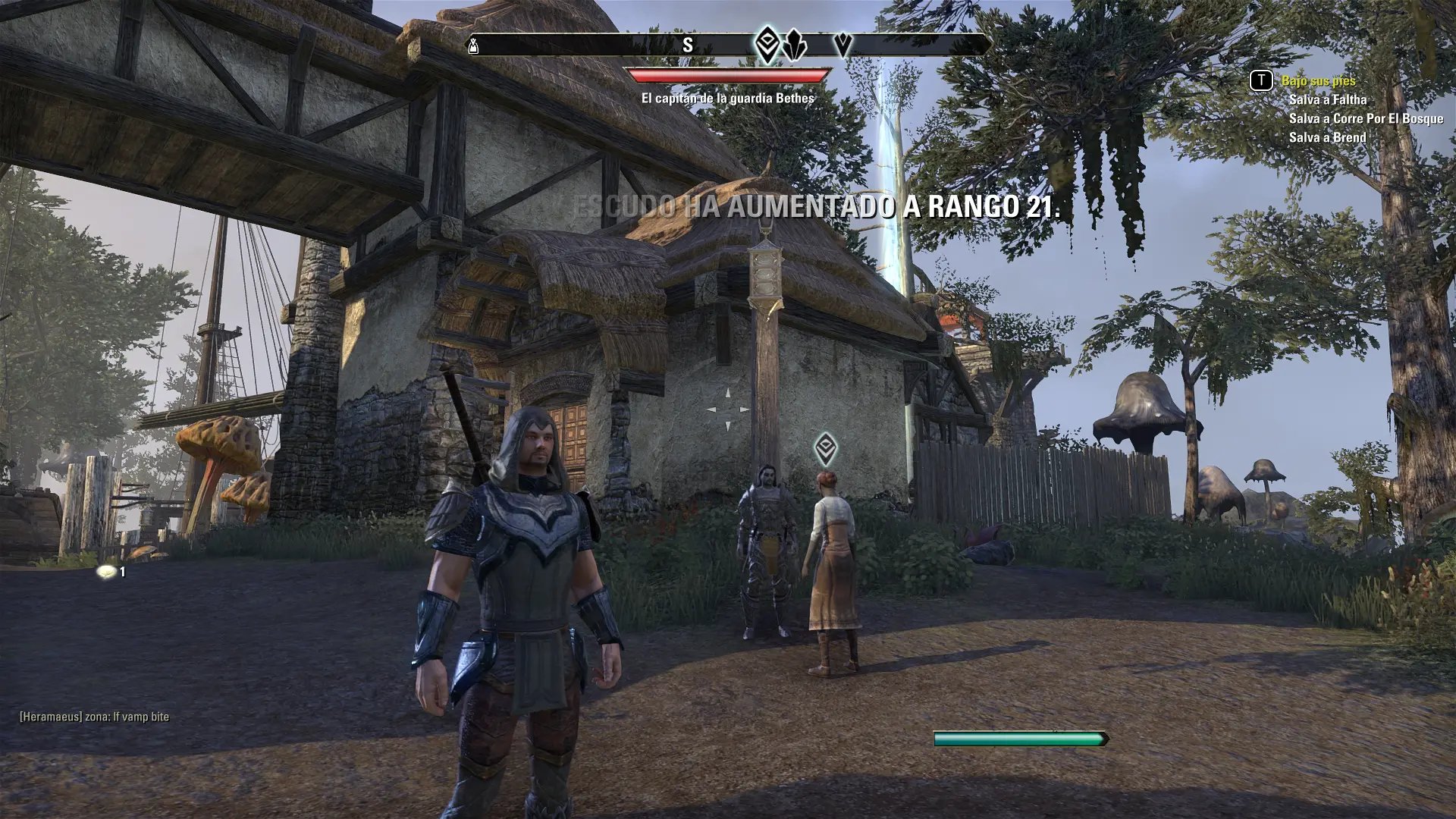1456x819 pixels.
Task: Open the Heramaeus zone chat message
Action: pyautogui.click(x=95, y=717)
